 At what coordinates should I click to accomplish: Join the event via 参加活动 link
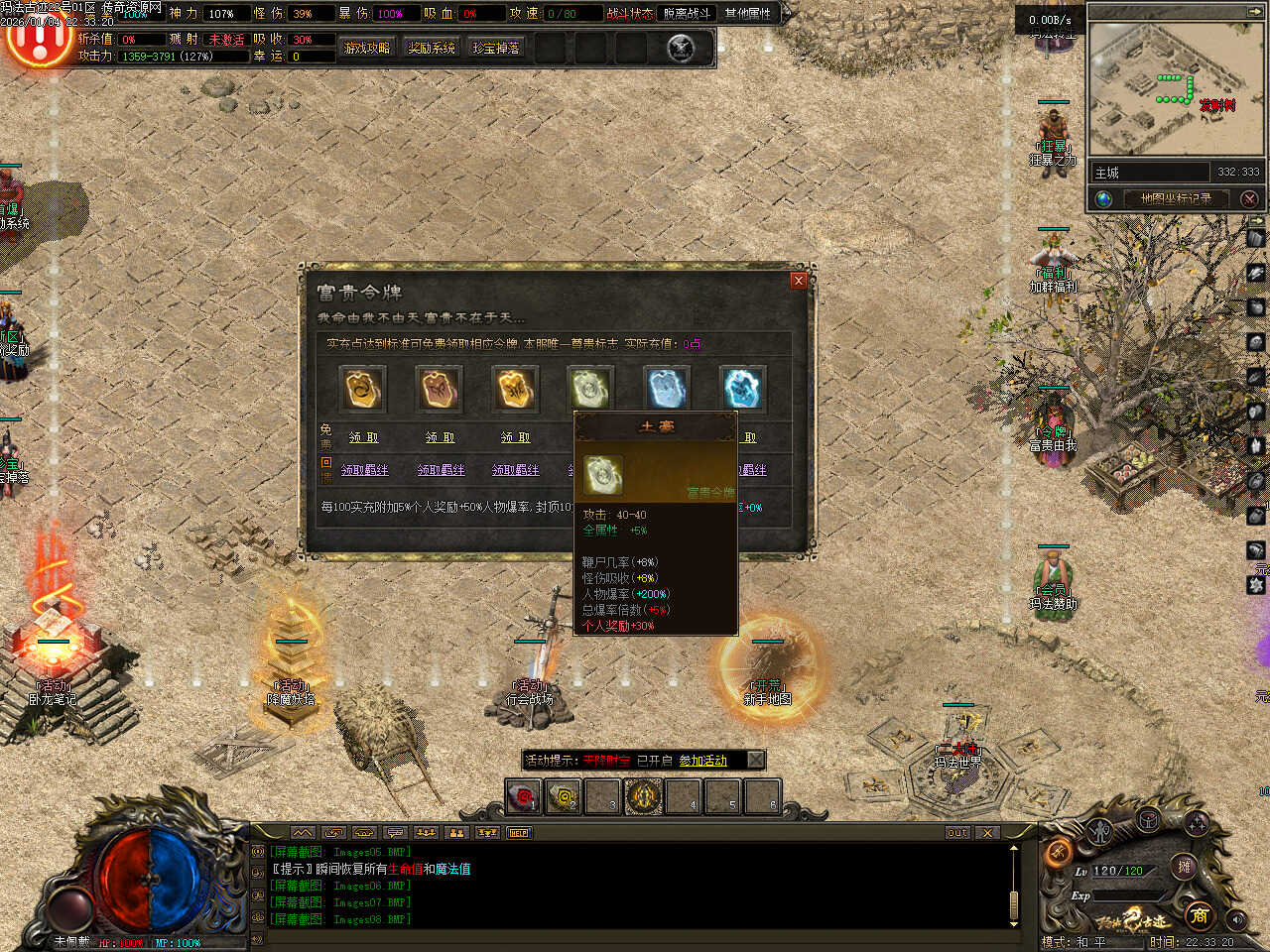(x=702, y=761)
